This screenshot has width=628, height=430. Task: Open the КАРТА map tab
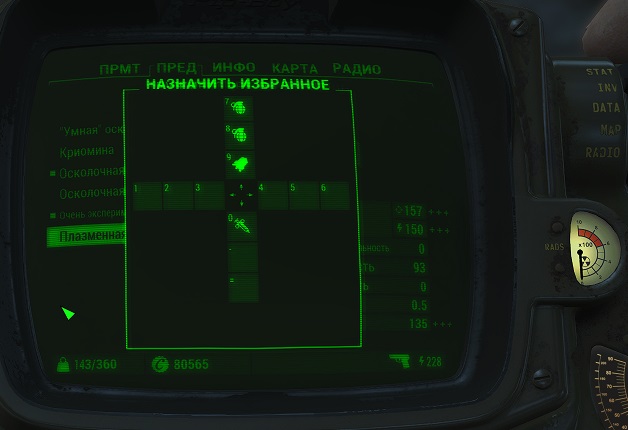pos(295,69)
